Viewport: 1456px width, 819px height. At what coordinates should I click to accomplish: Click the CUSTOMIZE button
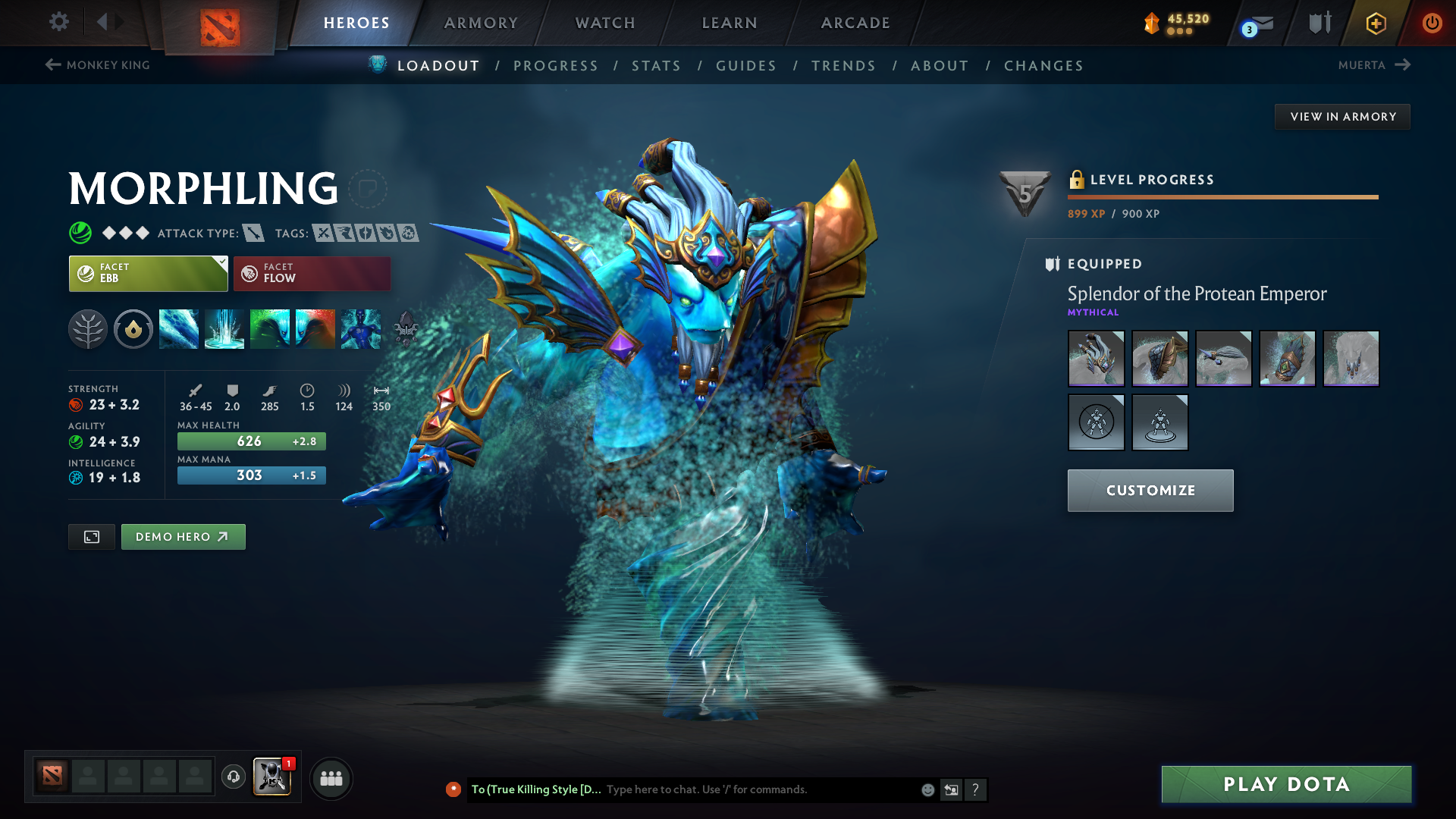point(1150,490)
